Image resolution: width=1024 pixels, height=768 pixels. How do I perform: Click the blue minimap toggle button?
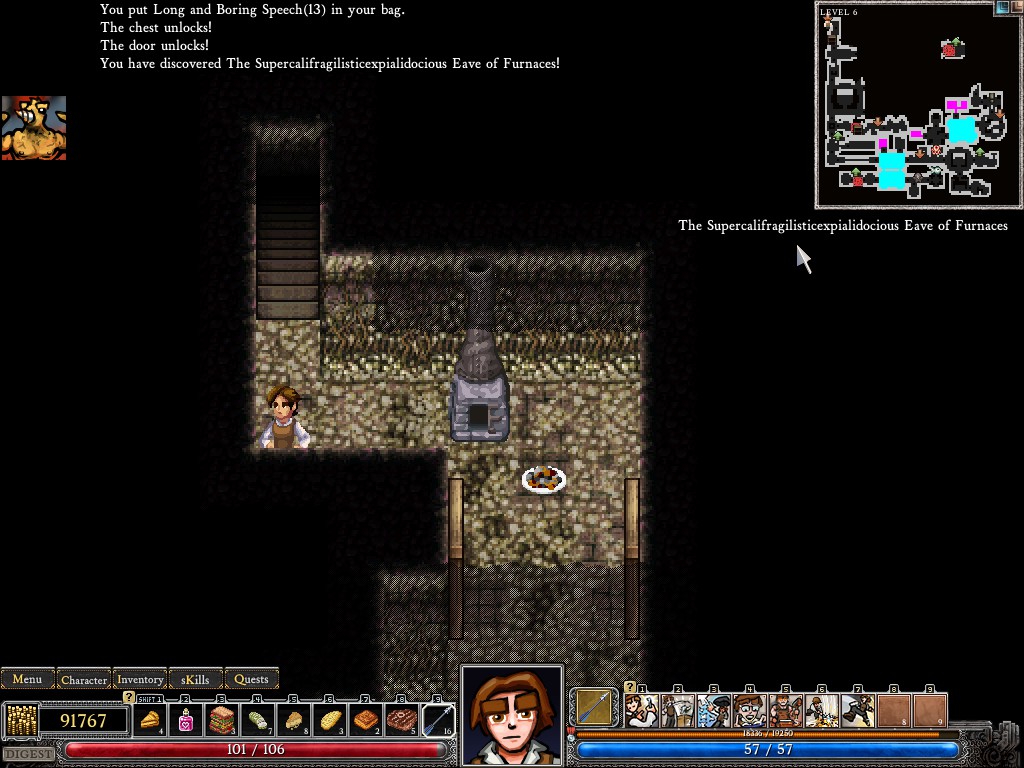point(1002,7)
